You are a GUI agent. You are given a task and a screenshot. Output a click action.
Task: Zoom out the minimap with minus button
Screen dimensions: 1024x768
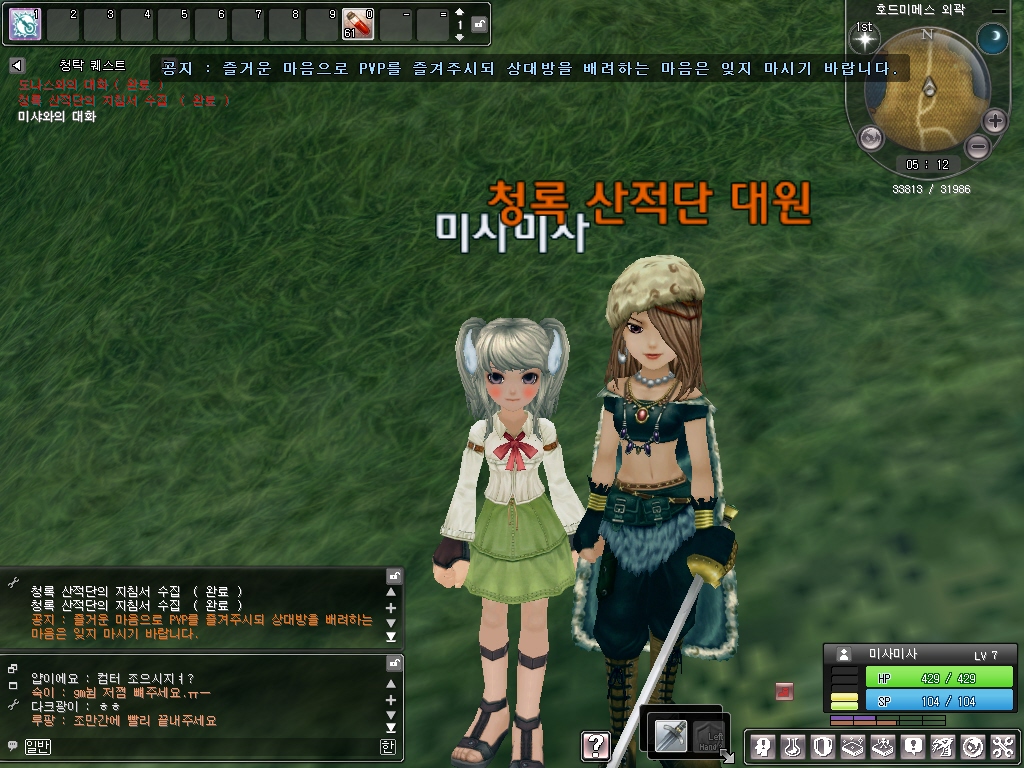pos(978,147)
